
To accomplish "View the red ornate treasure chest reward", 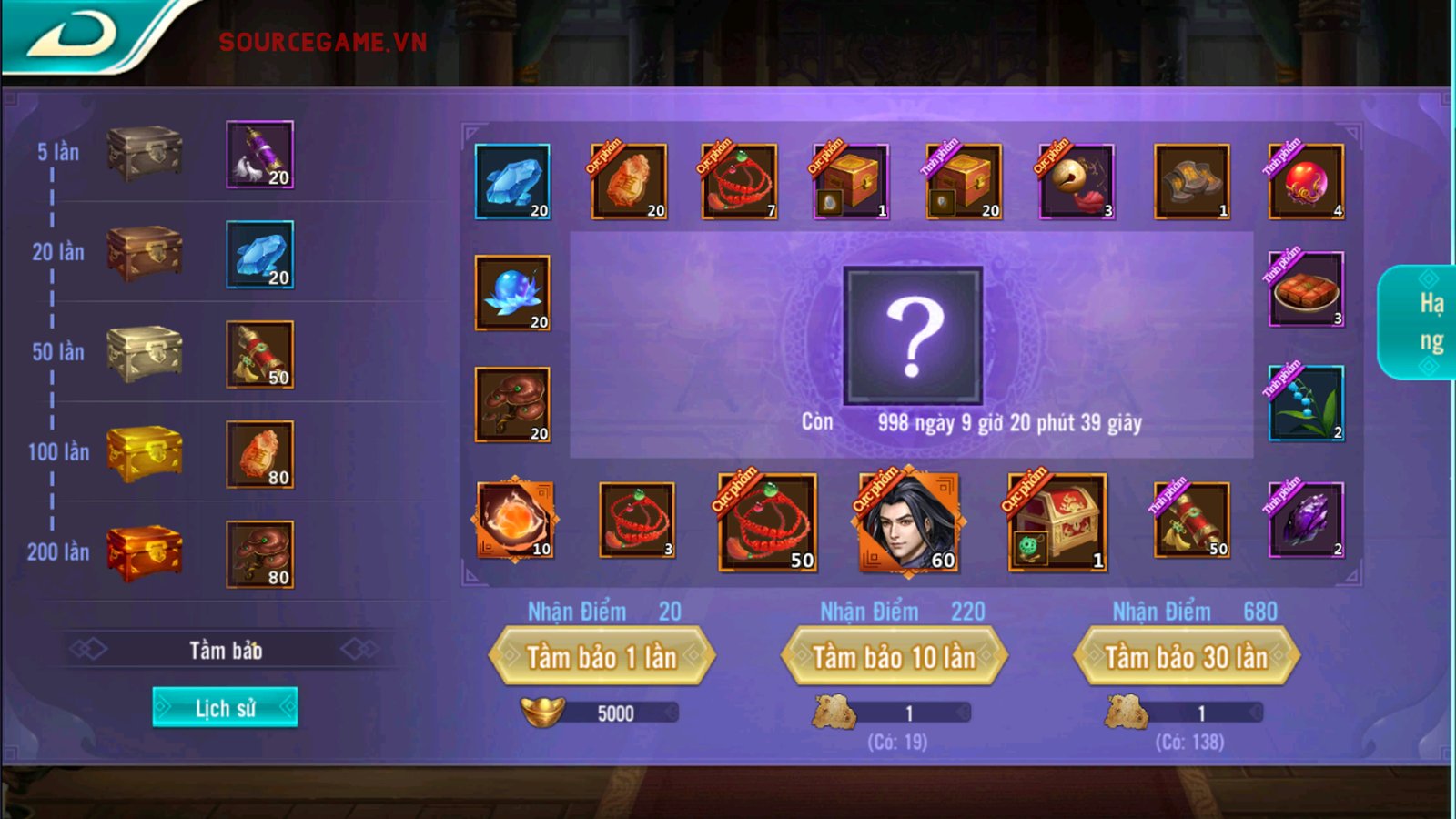I will (1057, 522).
